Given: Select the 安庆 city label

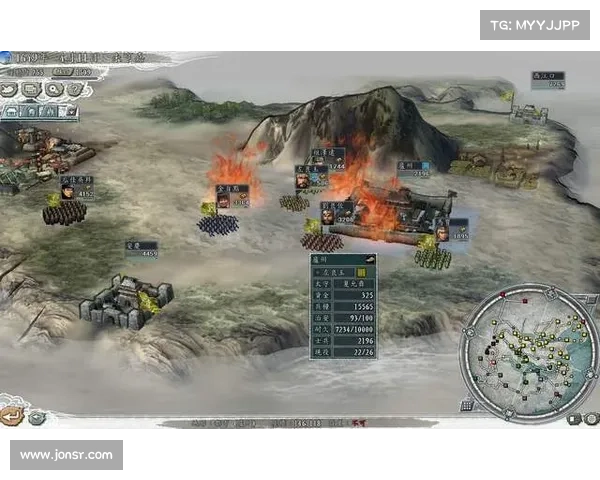Looking at the screenshot, I should (x=141, y=248).
